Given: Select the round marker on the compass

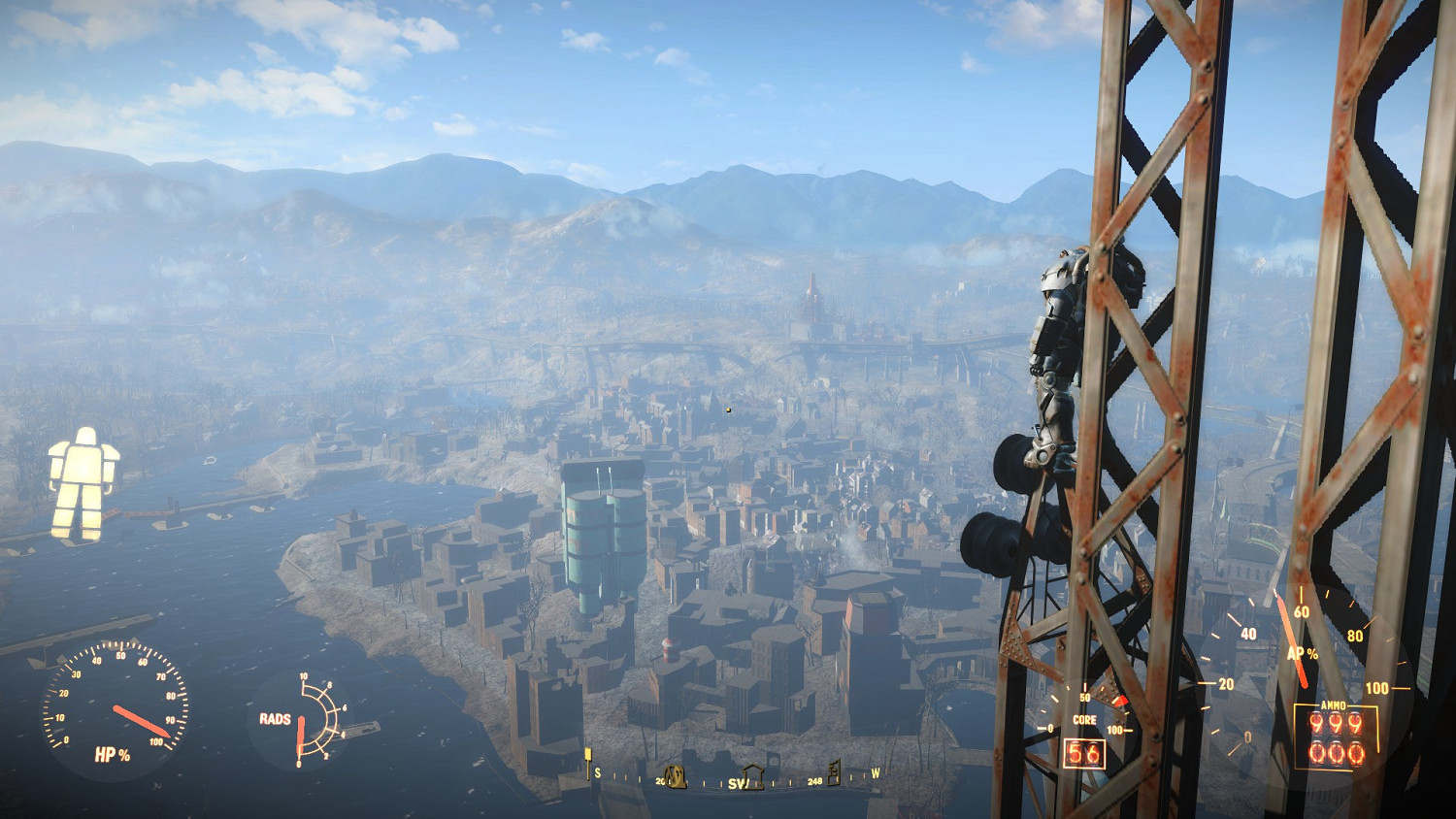Looking at the screenshot, I should click(x=676, y=776).
